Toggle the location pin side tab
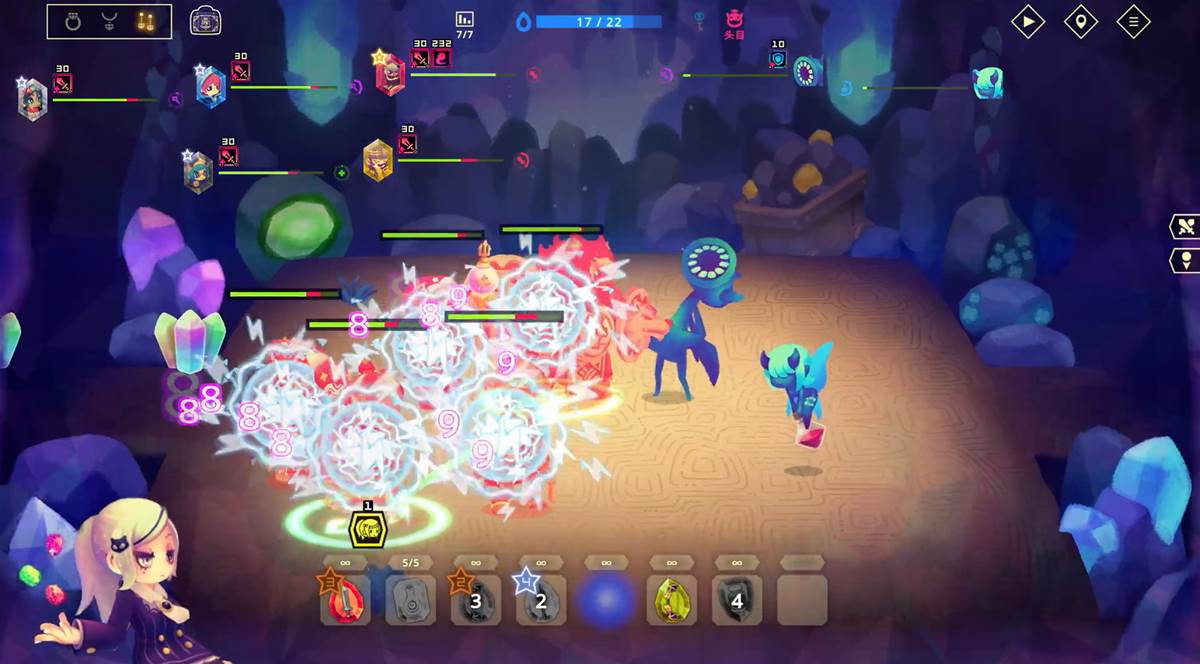Screen dimensions: 1200x664 (x=1185, y=260)
